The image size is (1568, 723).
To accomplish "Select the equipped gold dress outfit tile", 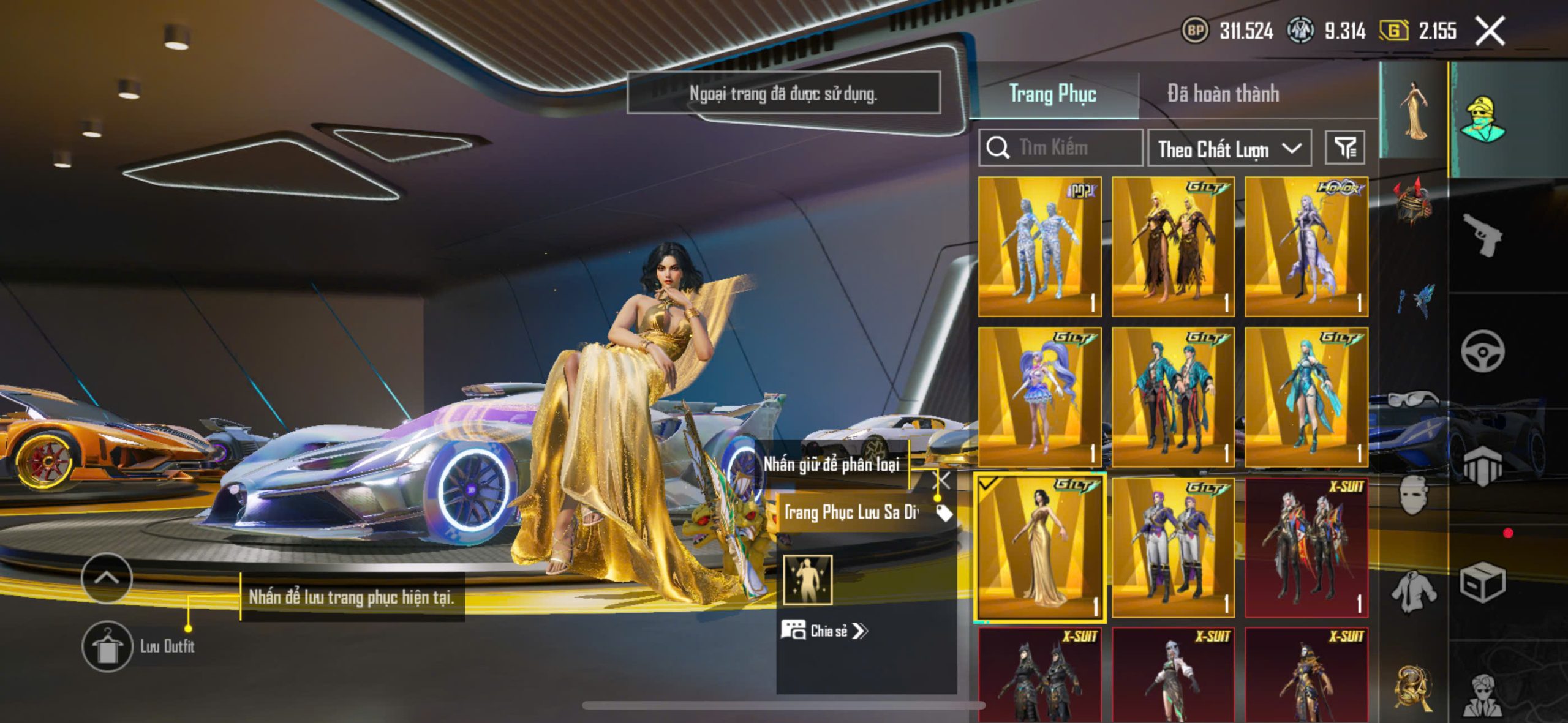I will click(x=1039, y=547).
